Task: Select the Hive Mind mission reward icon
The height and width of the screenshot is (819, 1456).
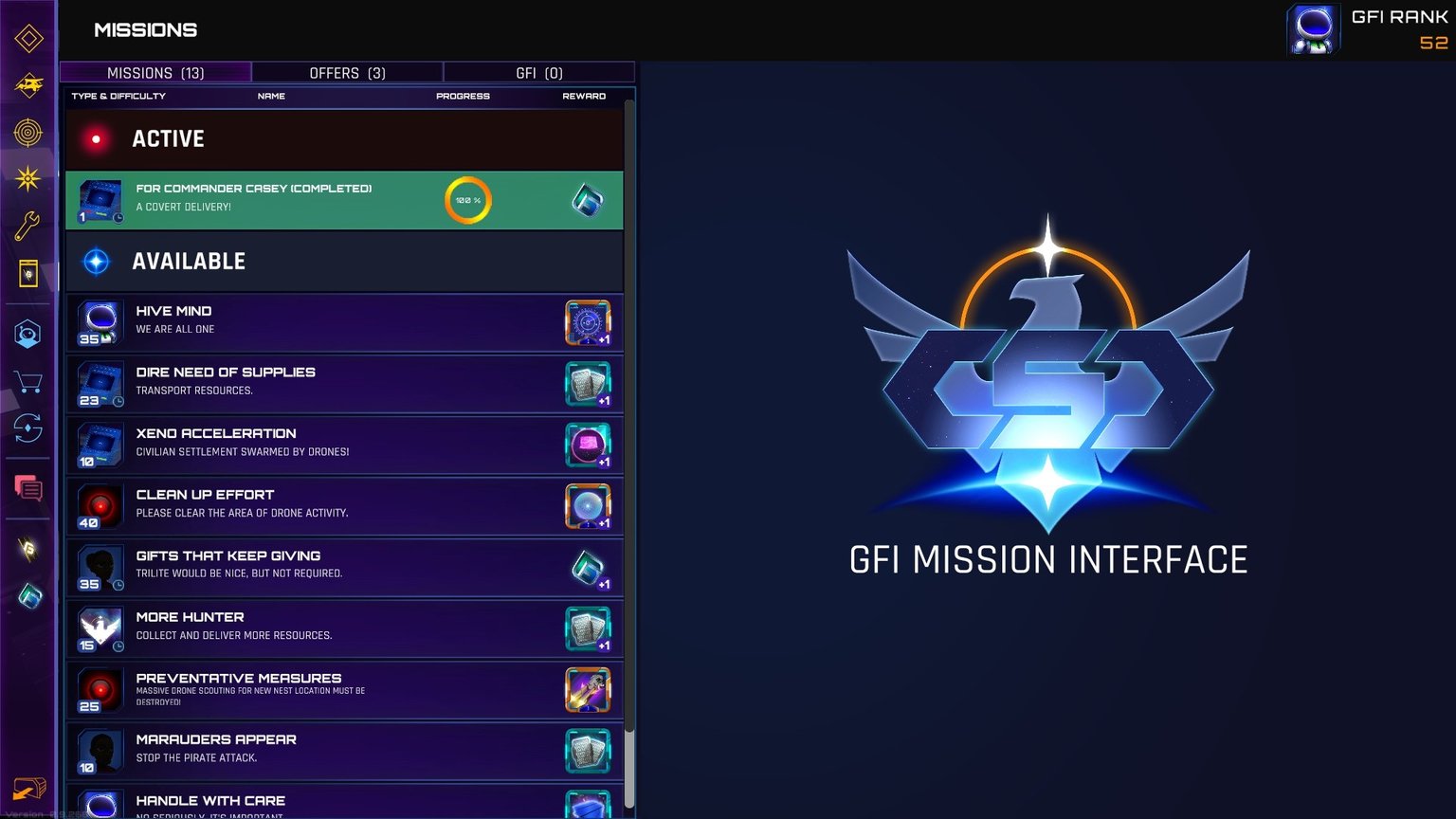Action: pyautogui.click(x=588, y=322)
